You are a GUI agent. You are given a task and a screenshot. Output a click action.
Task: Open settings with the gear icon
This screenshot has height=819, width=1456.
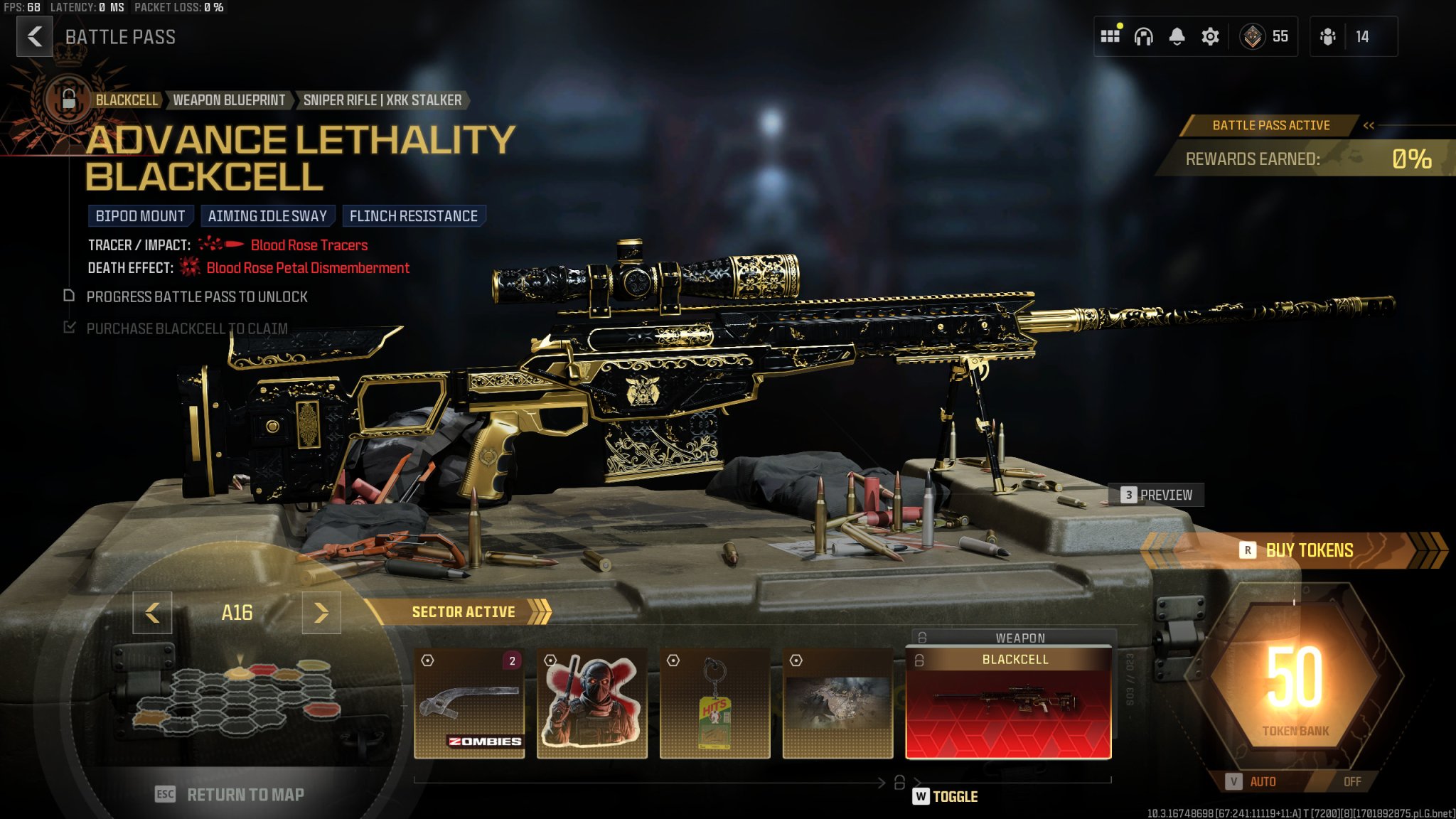click(1210, 36)
